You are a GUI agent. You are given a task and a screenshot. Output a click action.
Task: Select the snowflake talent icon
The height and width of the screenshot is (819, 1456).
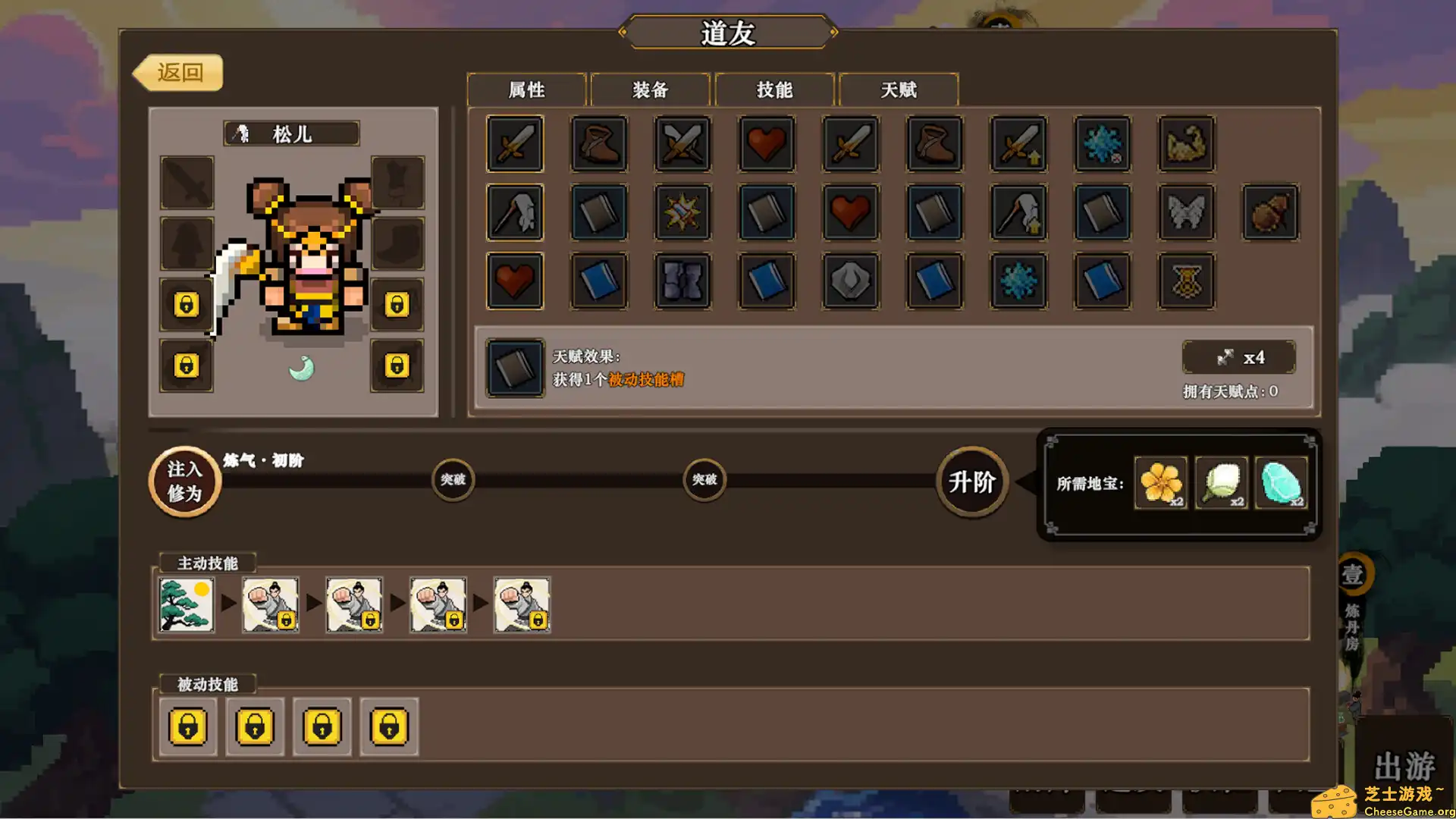click(x=1103, y=144)
